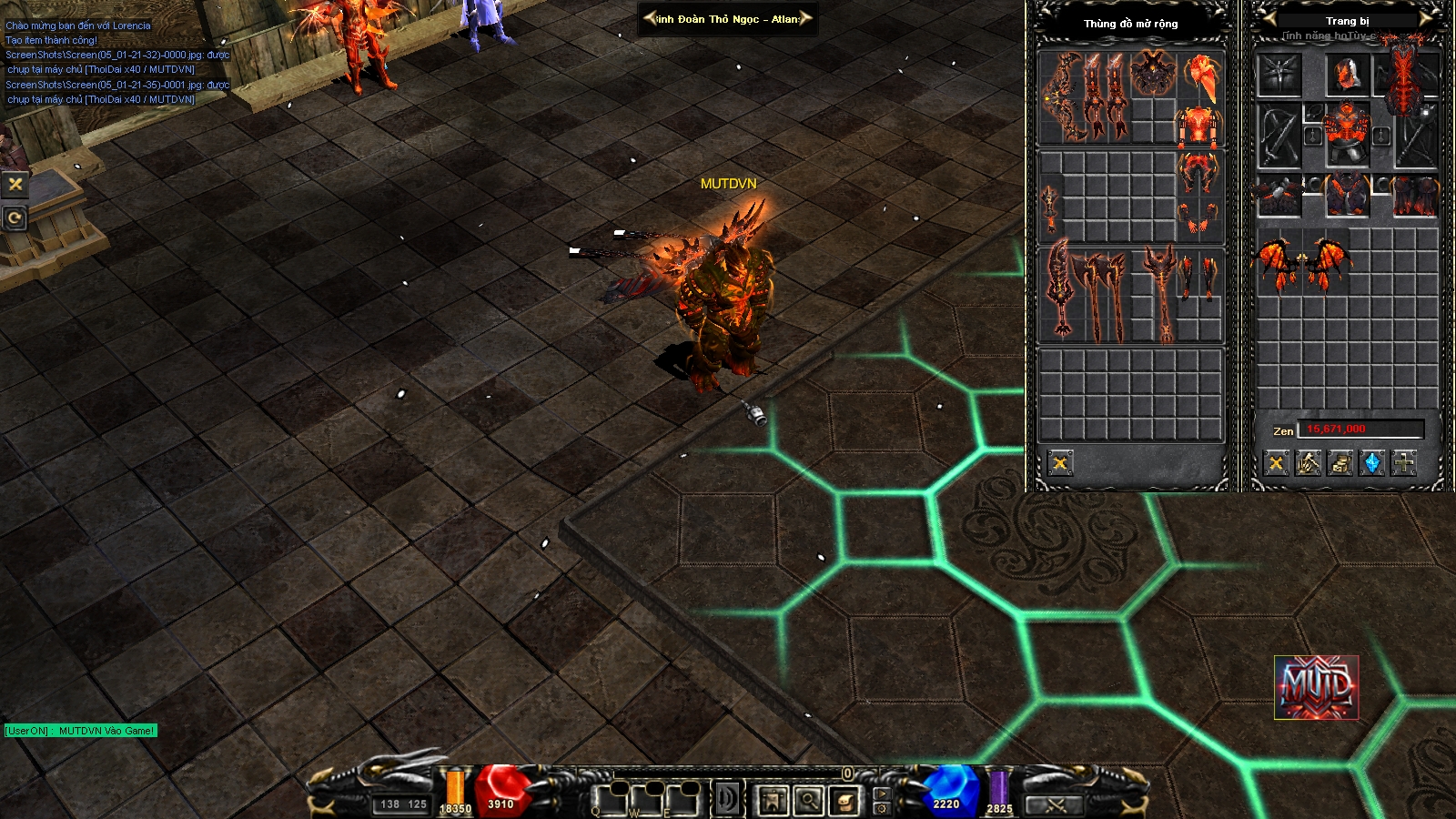Click the scroll icon on the bottom bar

click(844, 801)
